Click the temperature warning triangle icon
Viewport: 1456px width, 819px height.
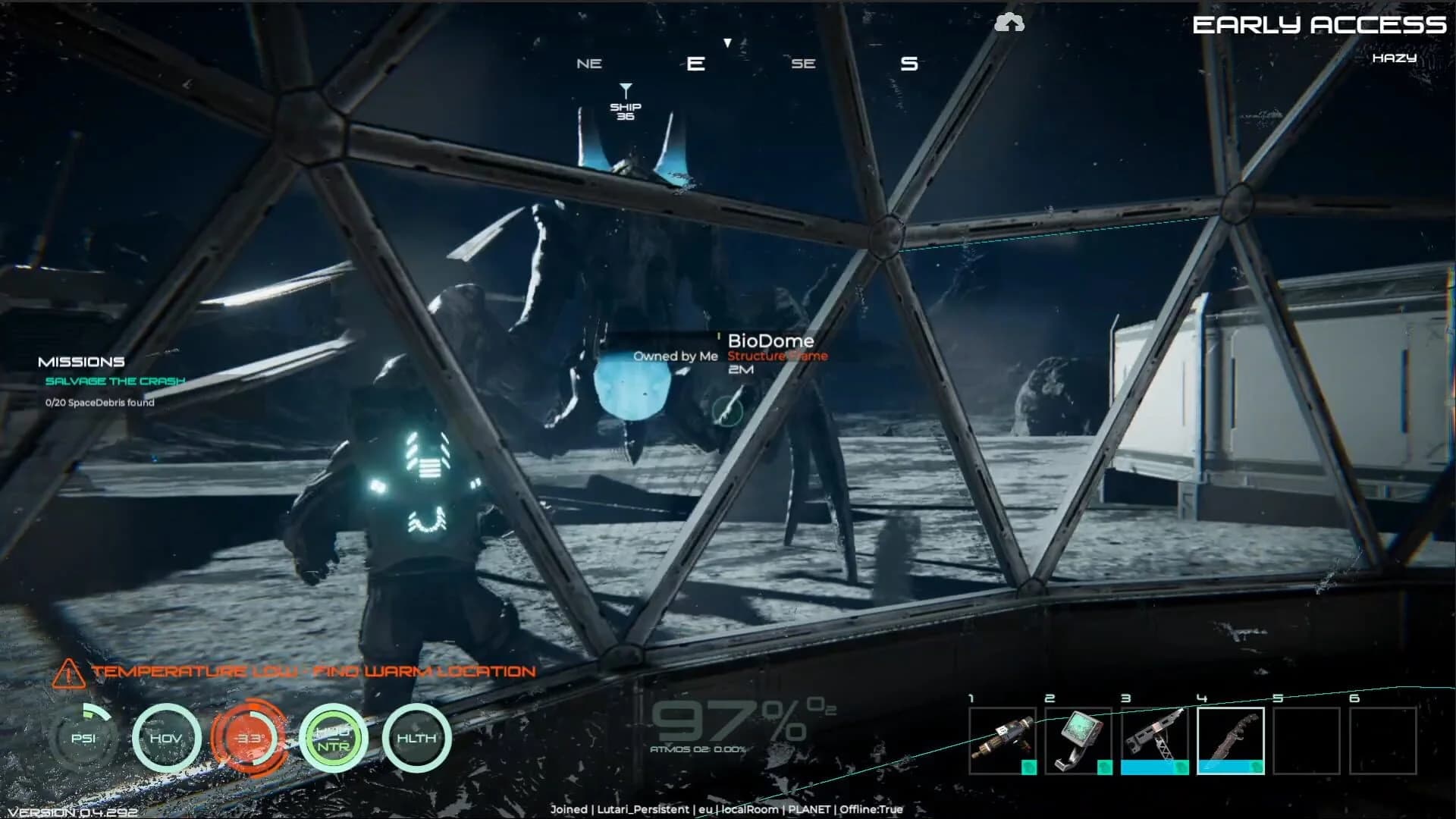(x=68, y=670)
